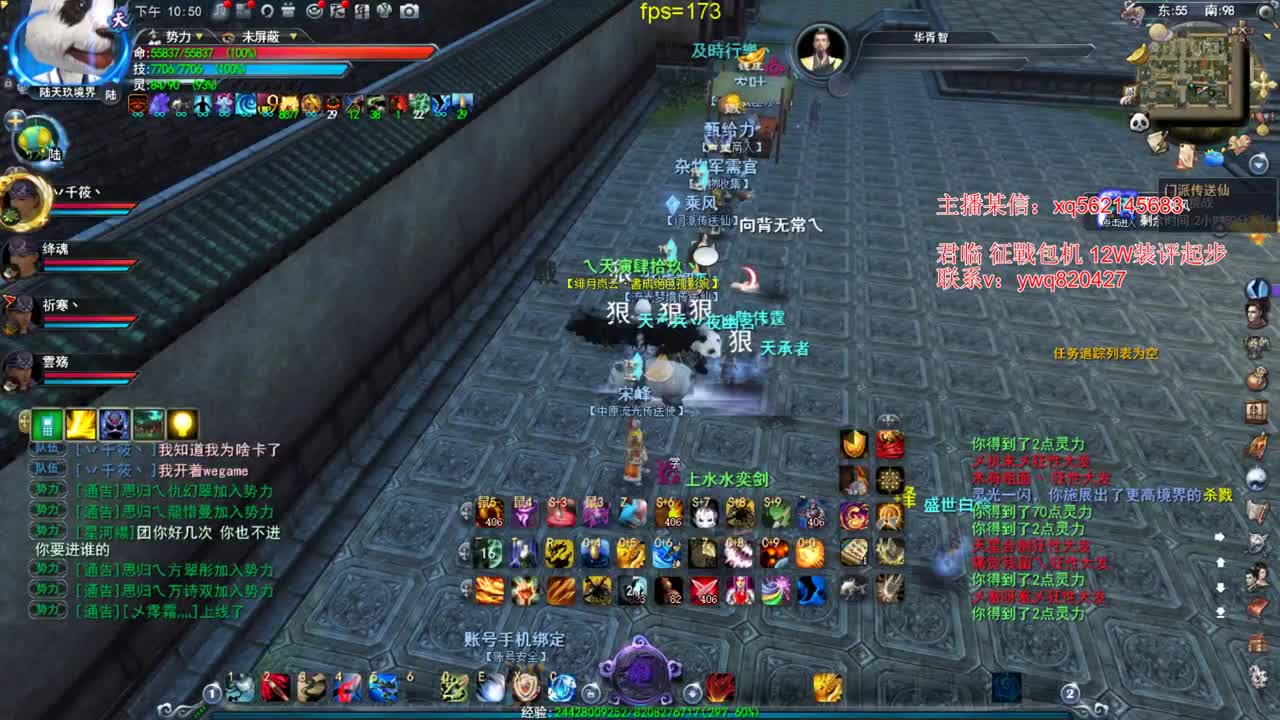The width and height of the screenshot is (1280, 720).
Task: Open the money pouch icon in sidebar
Action: point(1258,377)
